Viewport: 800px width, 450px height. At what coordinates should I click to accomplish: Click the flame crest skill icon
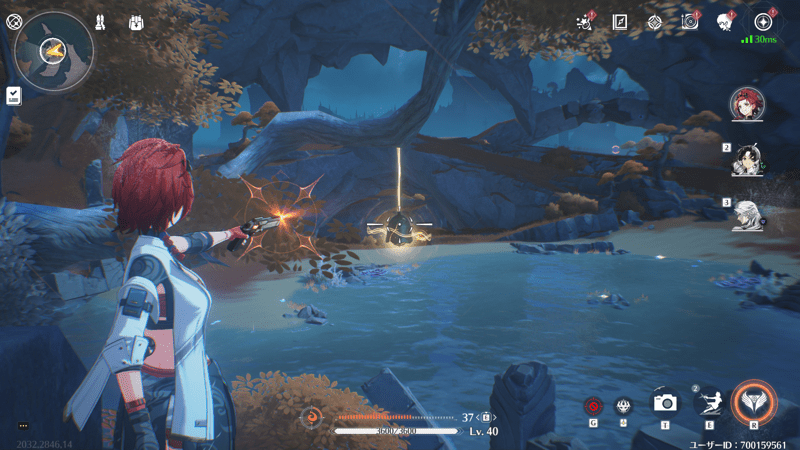pyautogui.click(x=622, y=406)
